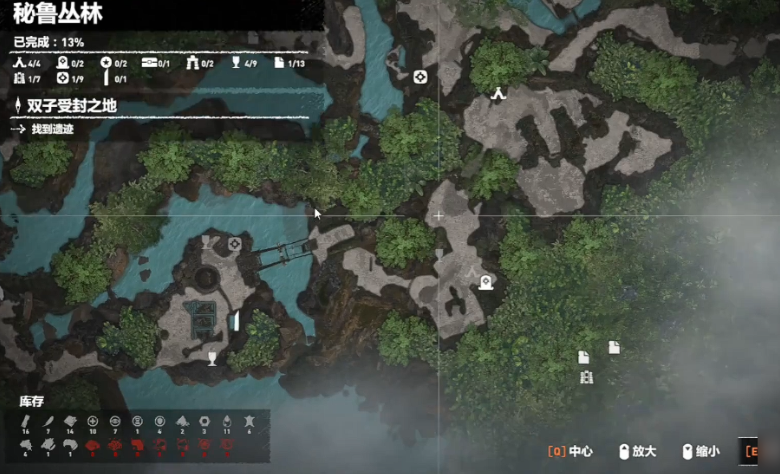
Task: Pick the relic chalice marker beside the rope bridge island's challenge icon
Action: coord(208,242)
